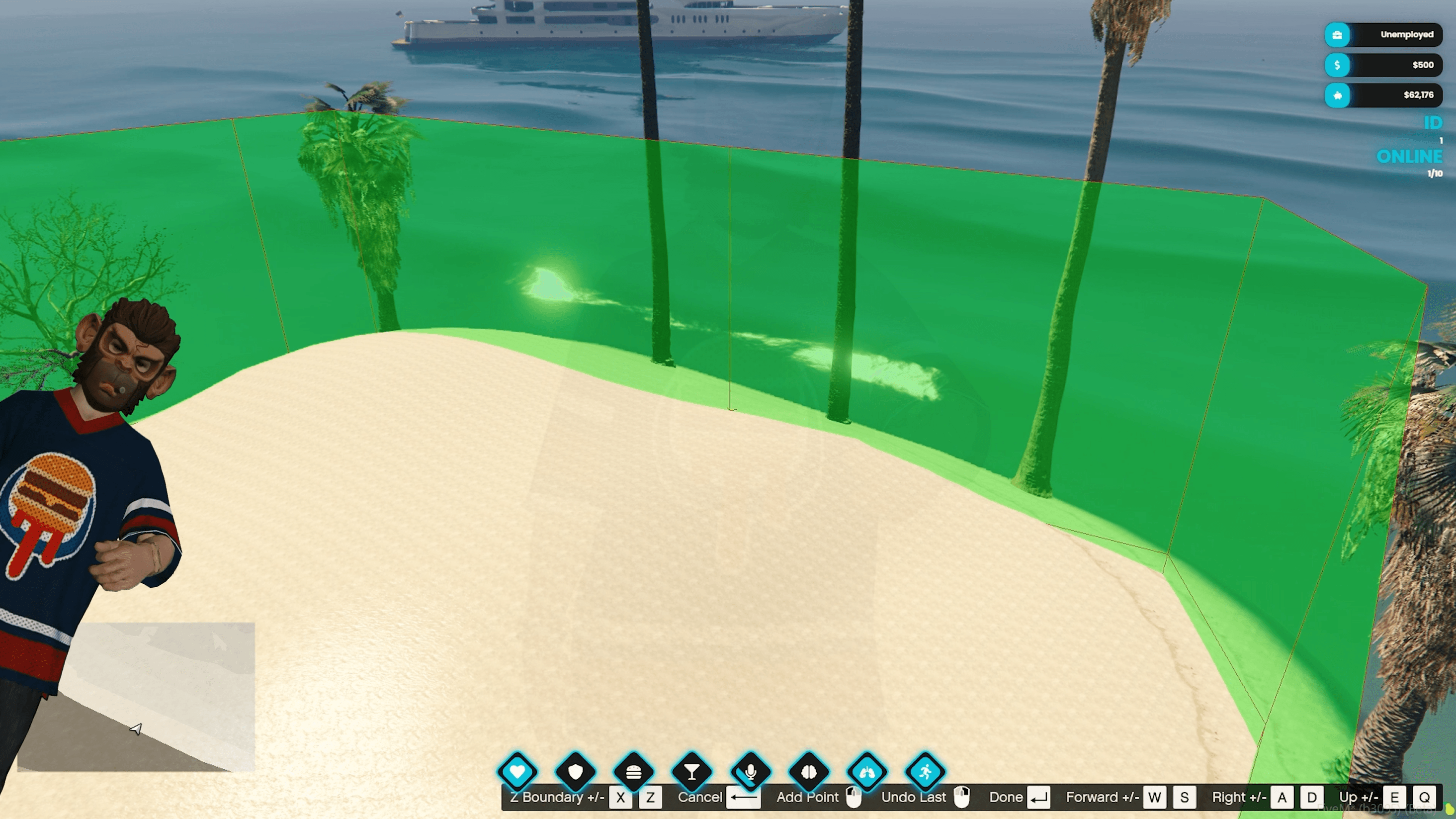This screenshot has height=819, width=1456.
Task: Click the bank balance icon showing $62,176
Action: coord(1337,95)
